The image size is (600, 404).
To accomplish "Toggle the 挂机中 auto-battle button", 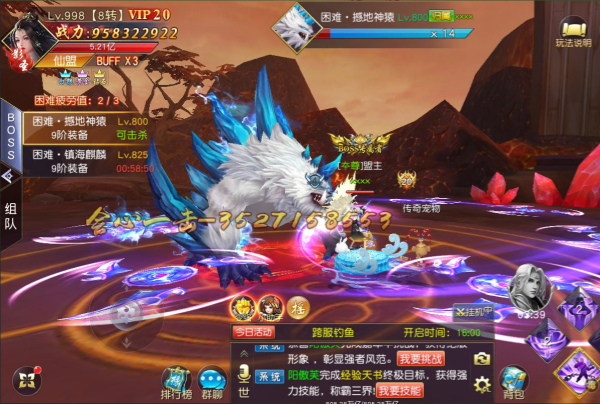I will (x=473, y=311).
